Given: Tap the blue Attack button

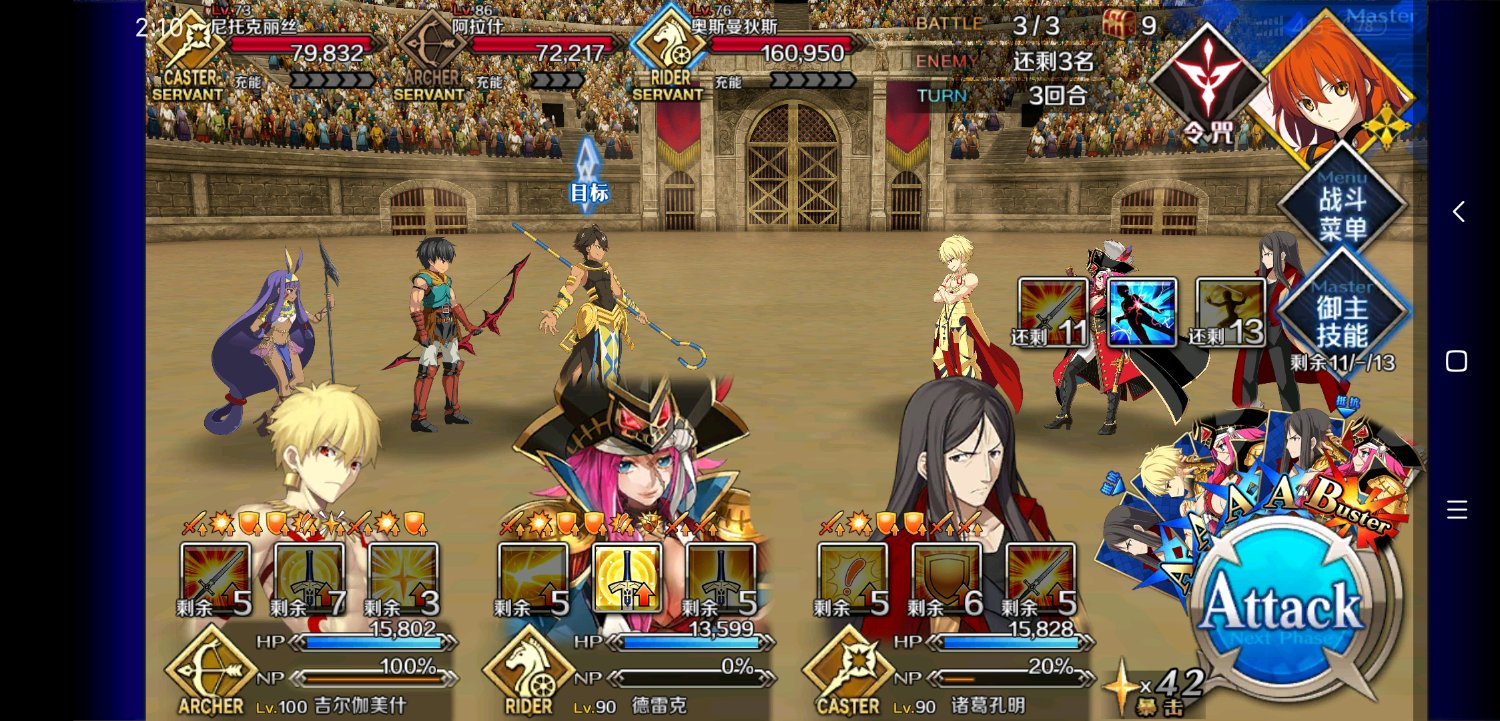Looking at the screenshot, I should click(x=1283, y=606).
